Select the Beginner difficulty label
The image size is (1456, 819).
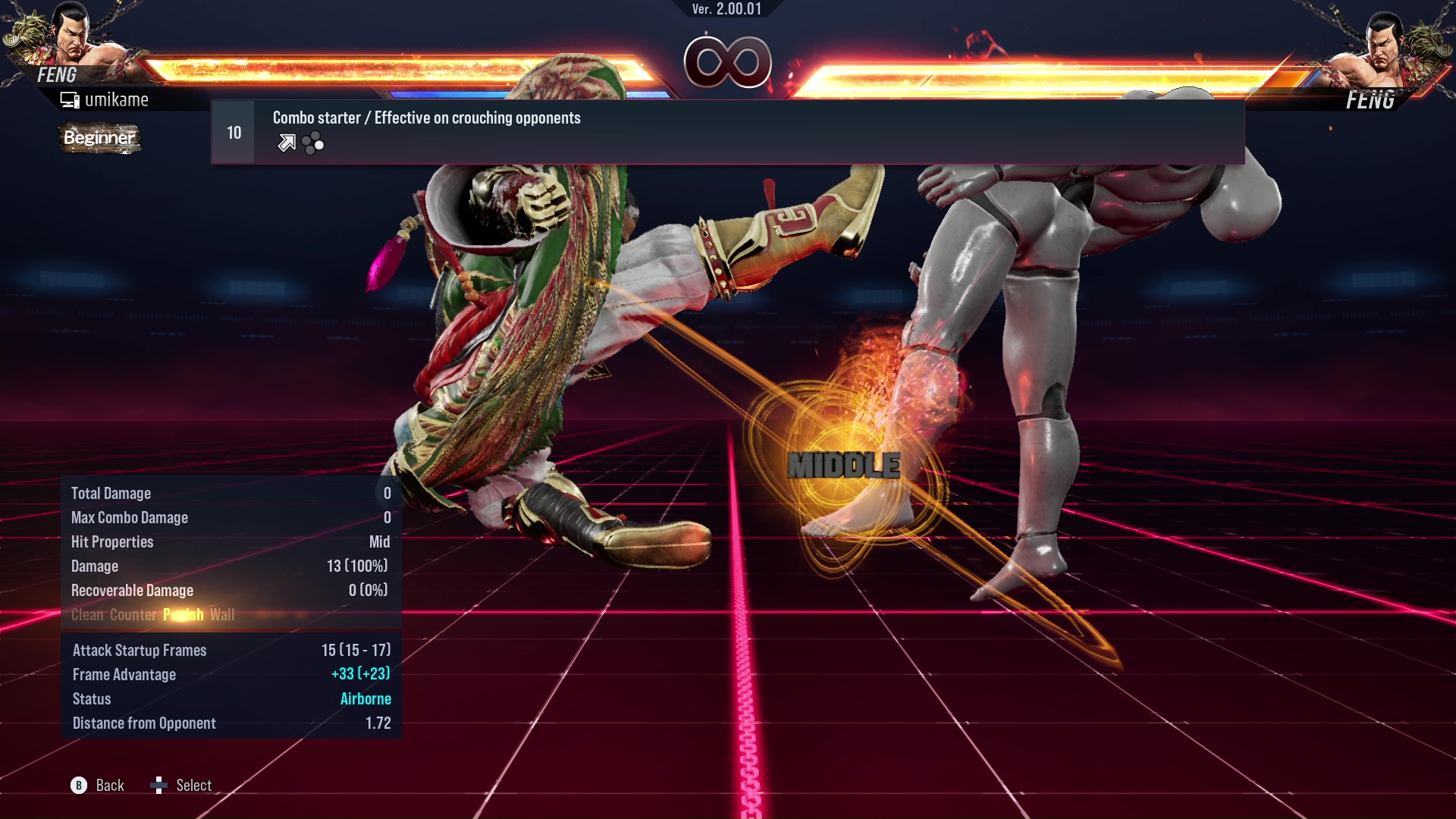point(99,139)
